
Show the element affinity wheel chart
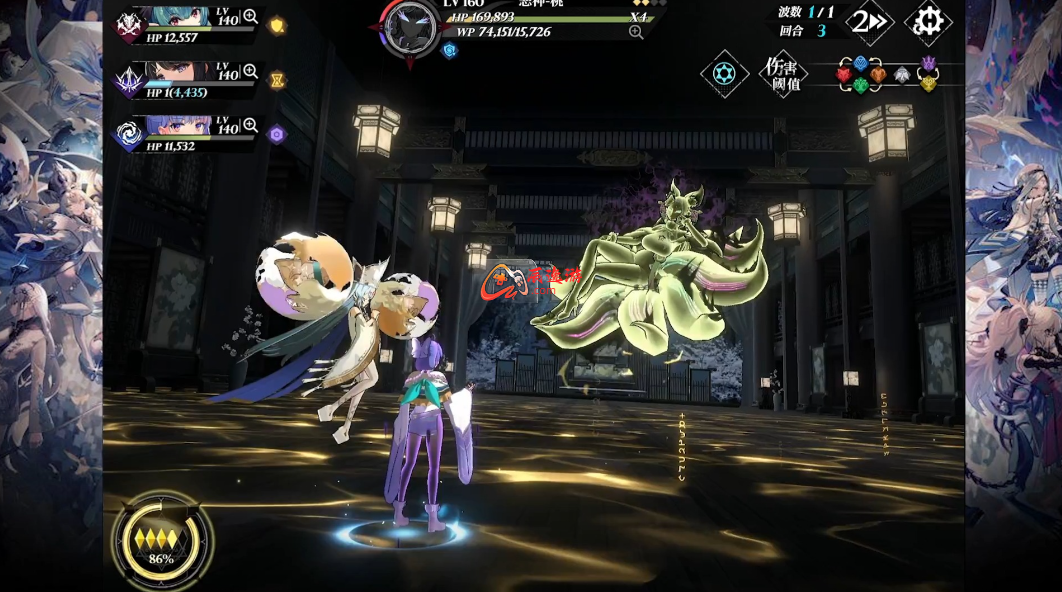tap(886, 74)
